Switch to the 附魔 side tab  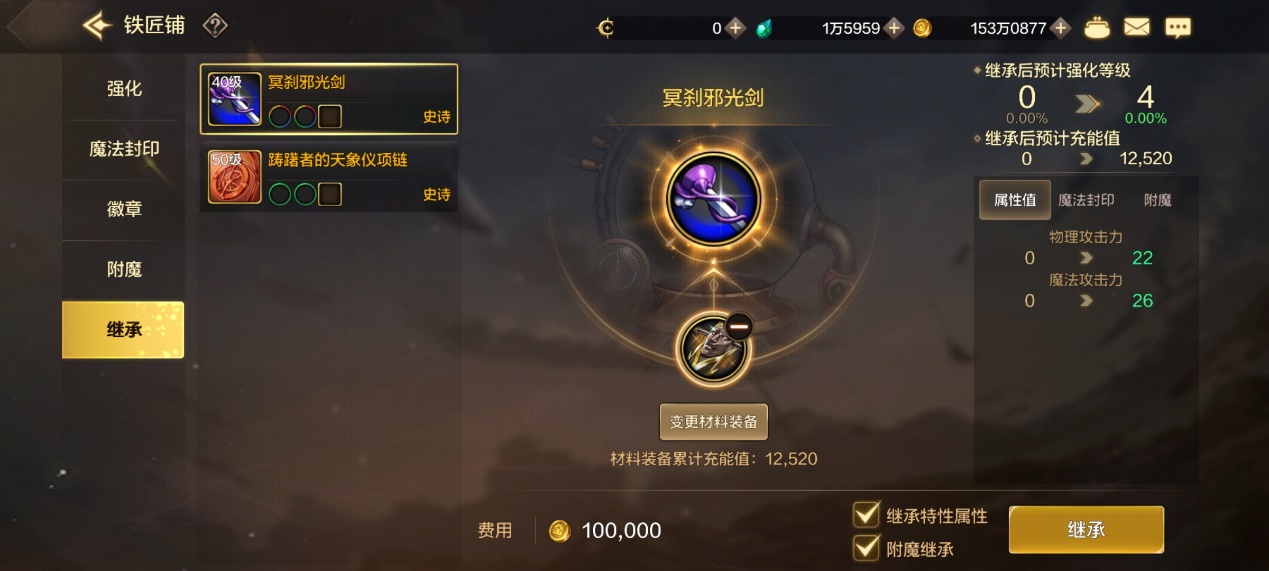tap(124, 269)
